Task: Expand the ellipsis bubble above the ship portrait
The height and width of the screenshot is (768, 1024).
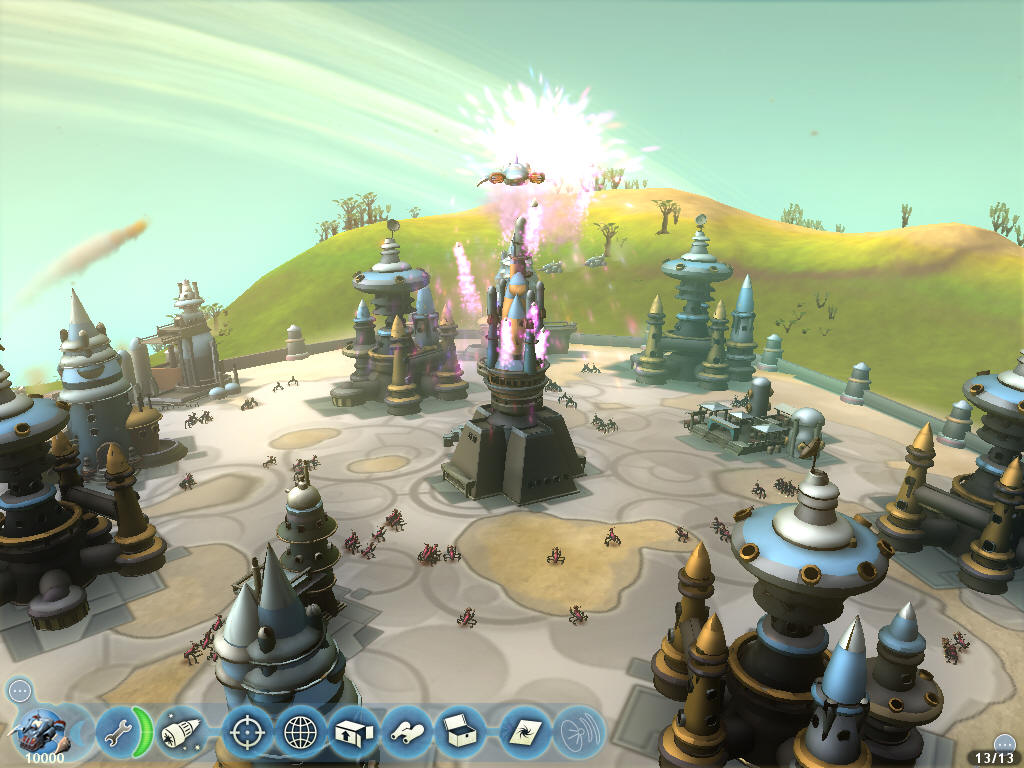Action: pos(19,690)
